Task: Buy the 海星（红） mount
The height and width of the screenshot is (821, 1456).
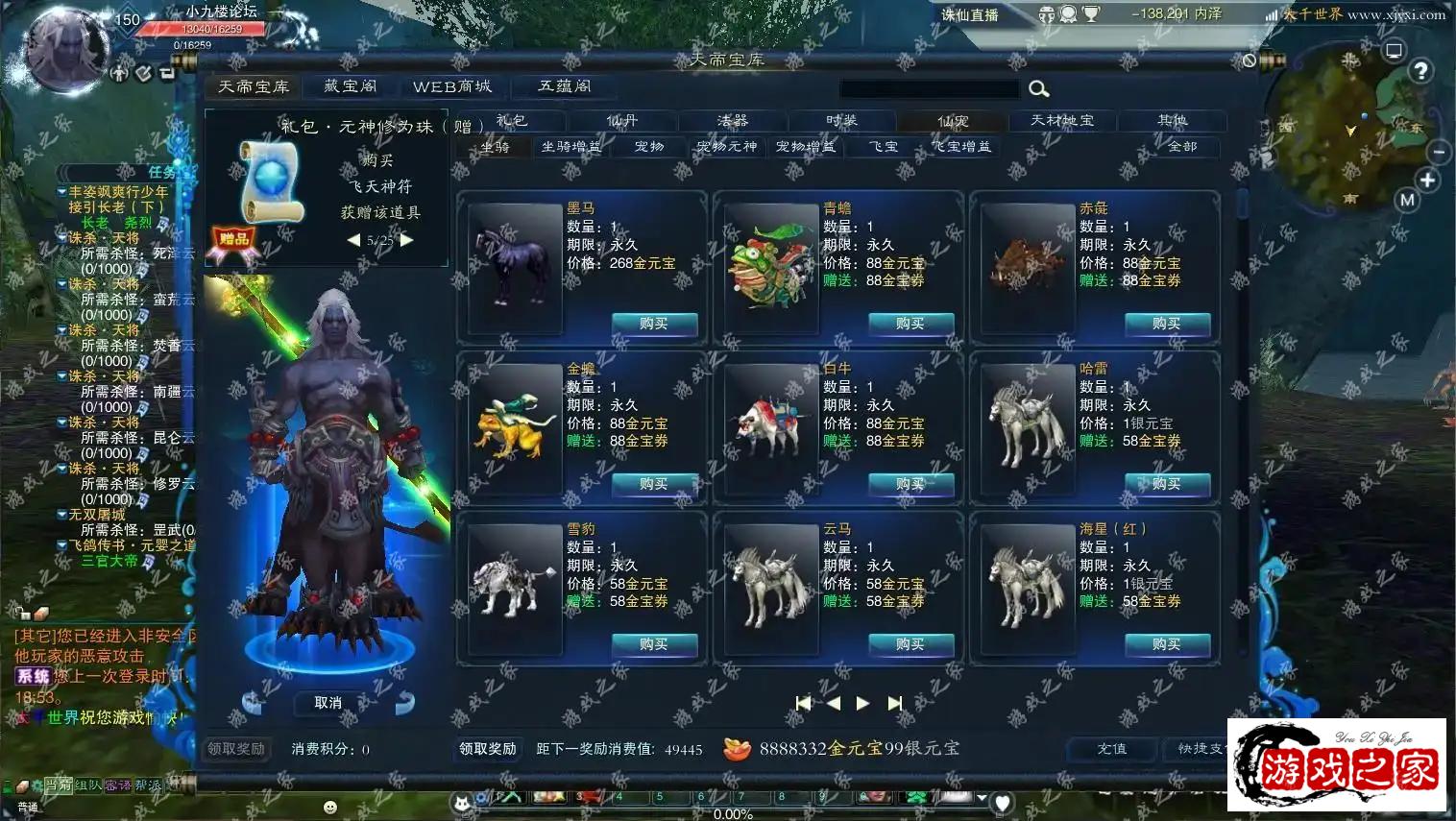Action: (x=1166, y=645)
